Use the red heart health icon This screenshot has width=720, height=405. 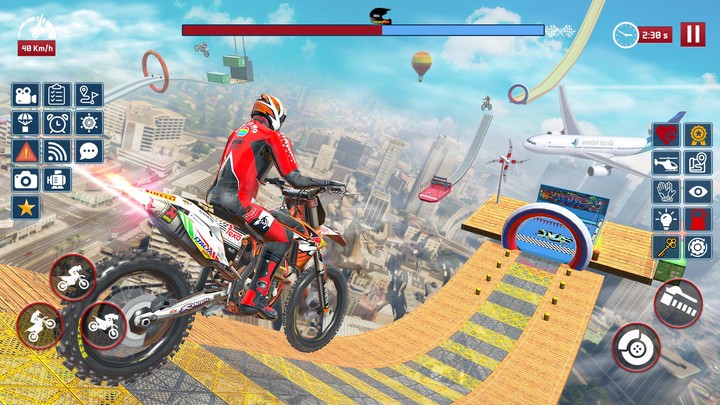click(665, 135)
